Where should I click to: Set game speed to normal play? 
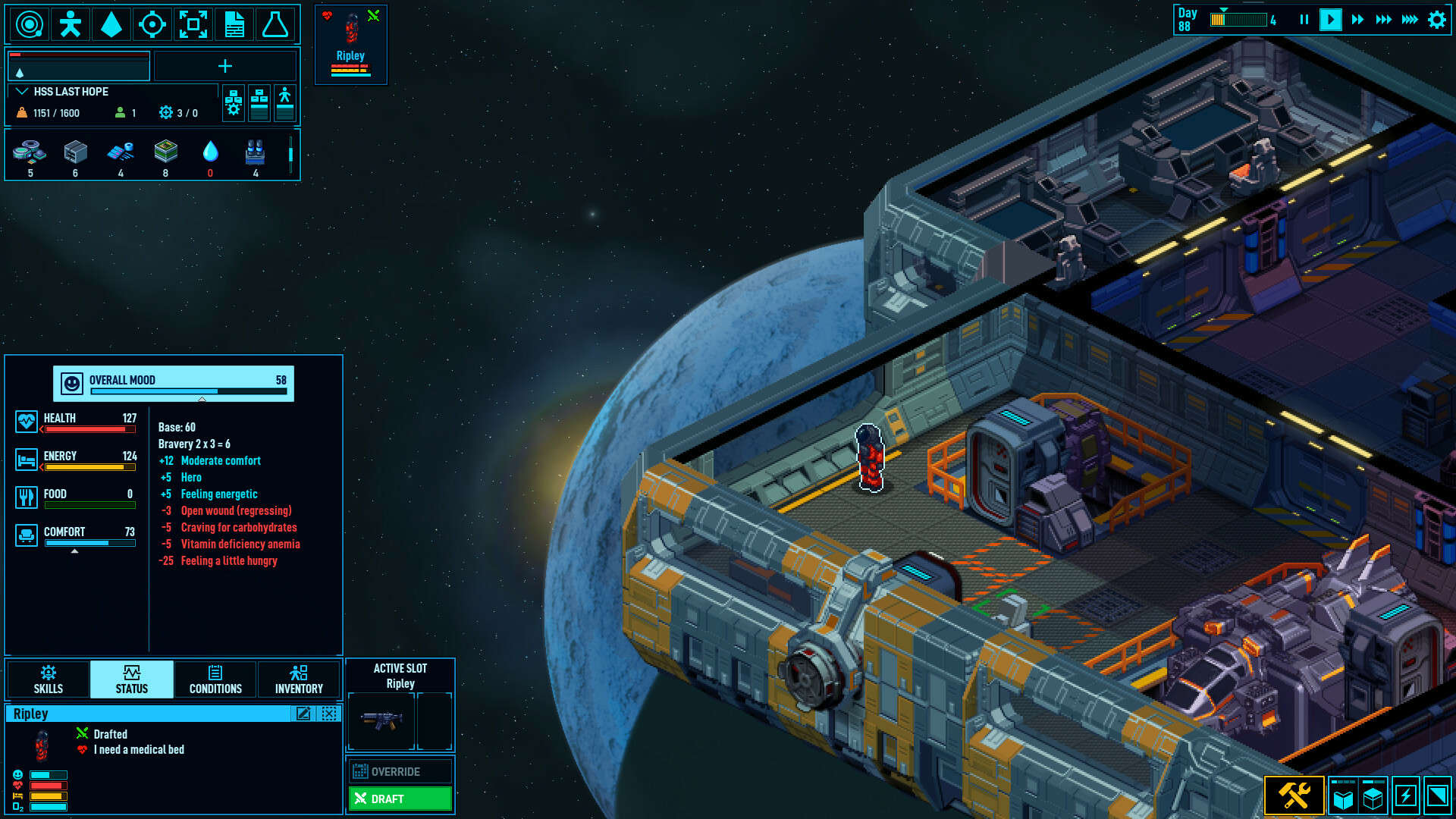(1330, 20)
